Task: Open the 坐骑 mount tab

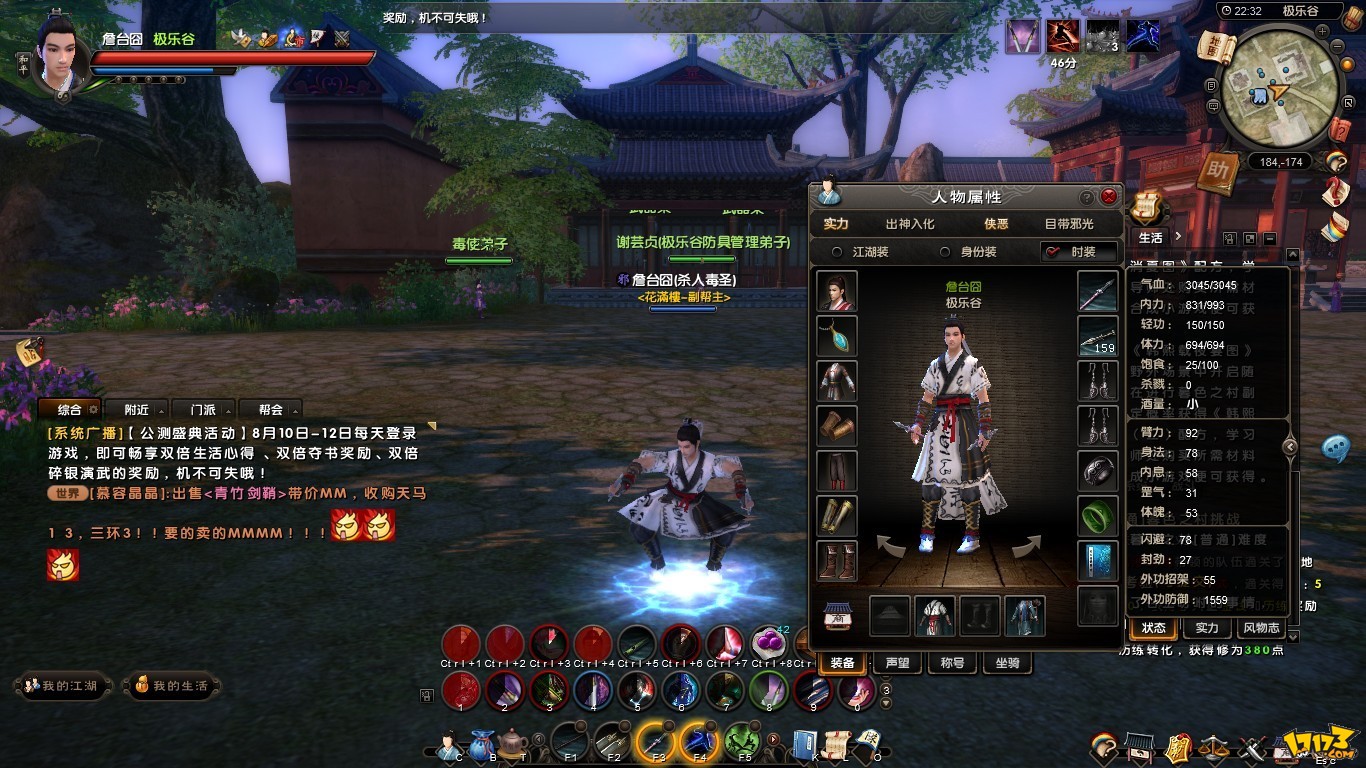Action: point(1006,663)
